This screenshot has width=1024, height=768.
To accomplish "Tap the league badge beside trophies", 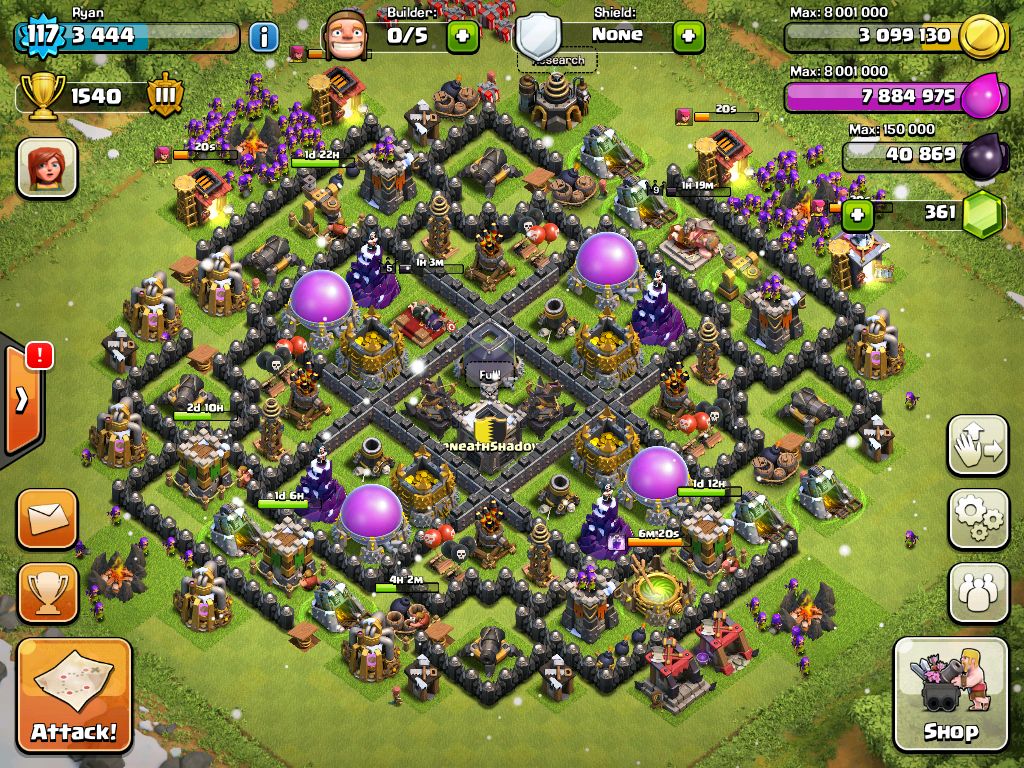I will [165, 97].
